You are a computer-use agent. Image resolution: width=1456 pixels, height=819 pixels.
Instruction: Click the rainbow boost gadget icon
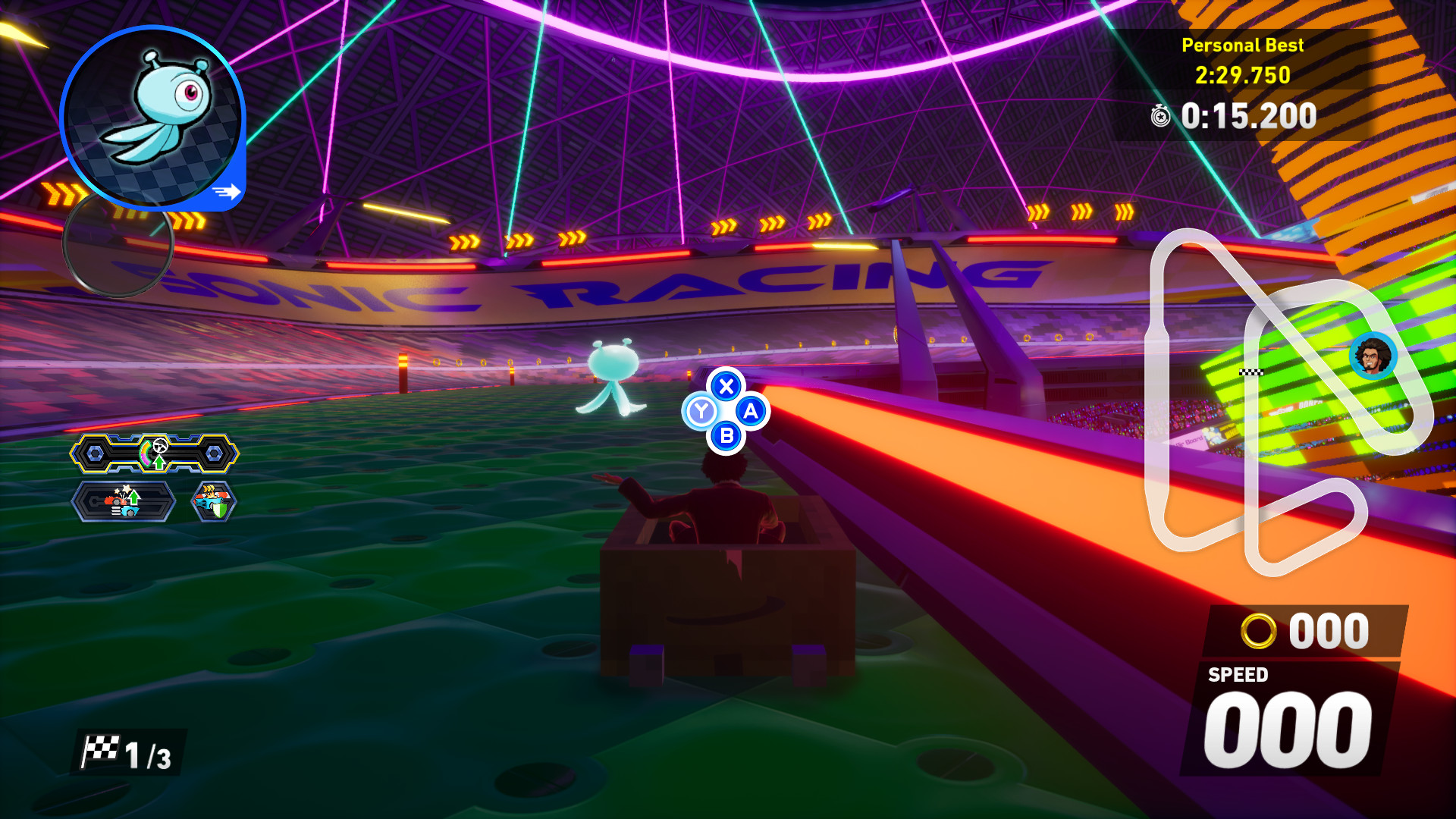point(146,453)
